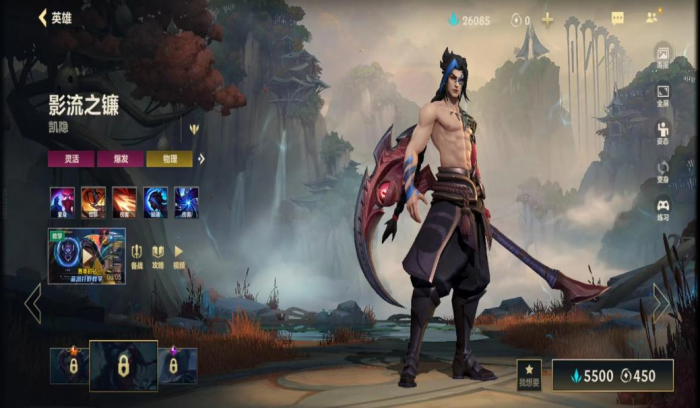Open the yellow chat bubble icon
700x408 pixels.
(x=618, y=18)
